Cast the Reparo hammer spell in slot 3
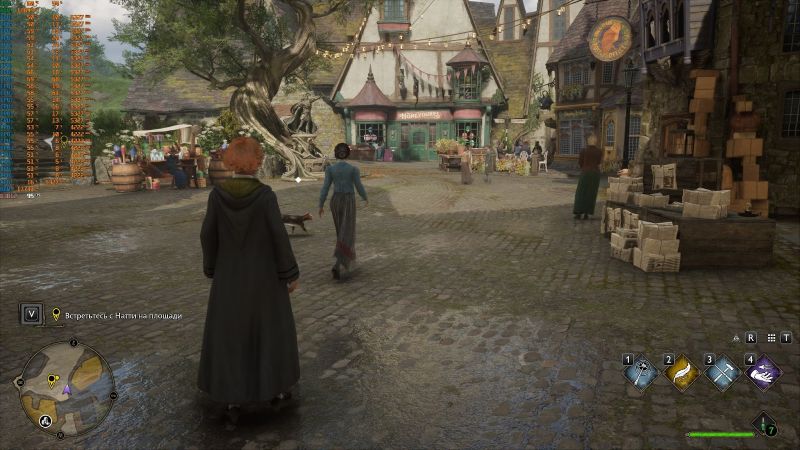This screenshot has height=450, width=800. click(x=722, y=373)
